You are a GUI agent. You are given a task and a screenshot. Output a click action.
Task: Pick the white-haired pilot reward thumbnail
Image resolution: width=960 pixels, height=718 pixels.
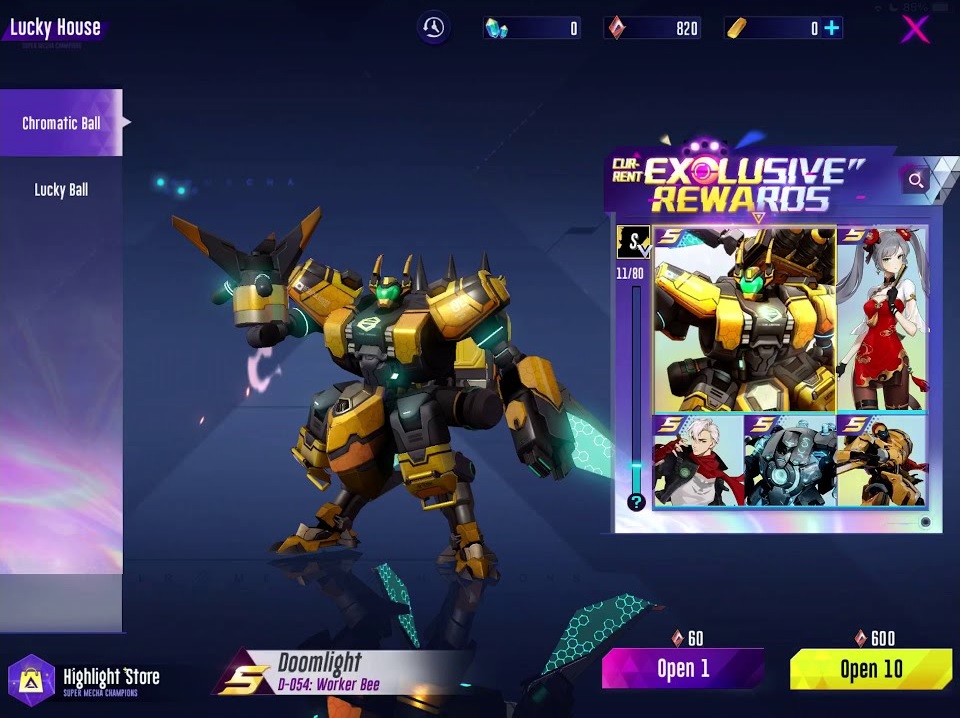[x=698, y=461]
